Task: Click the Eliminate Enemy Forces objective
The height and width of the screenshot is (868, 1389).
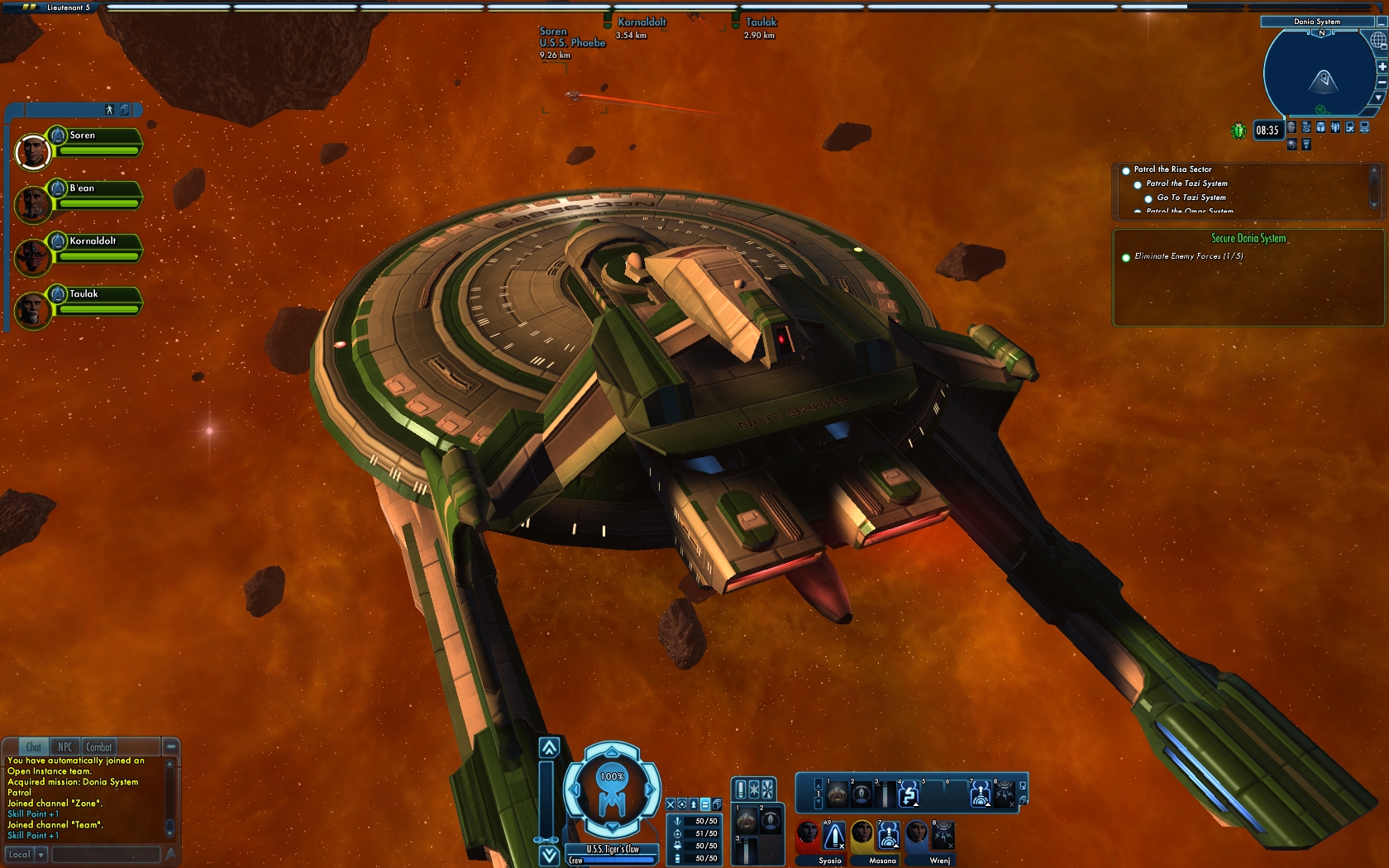Action: 1188,256
